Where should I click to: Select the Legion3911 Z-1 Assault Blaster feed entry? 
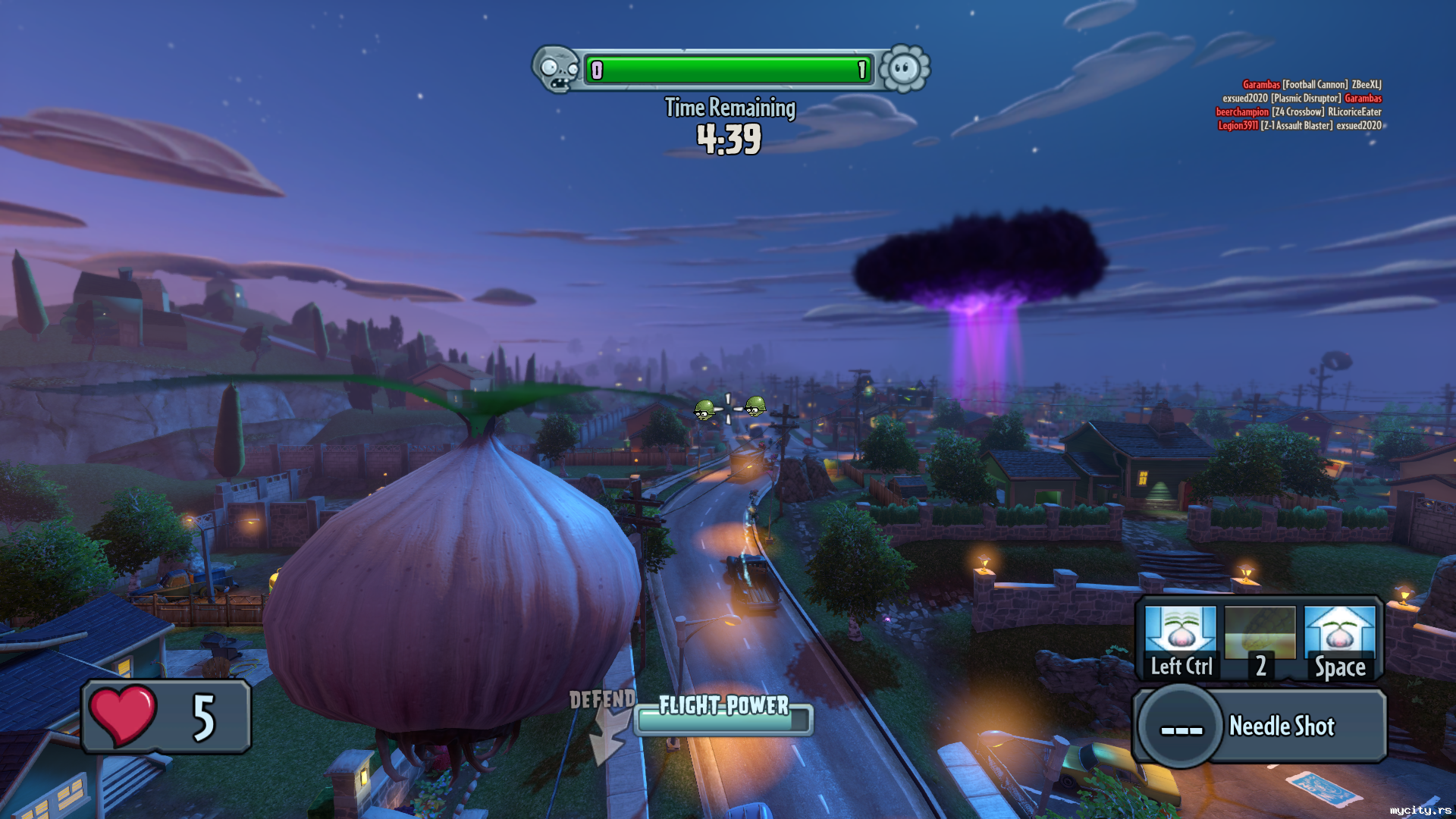click(1300, 126)
